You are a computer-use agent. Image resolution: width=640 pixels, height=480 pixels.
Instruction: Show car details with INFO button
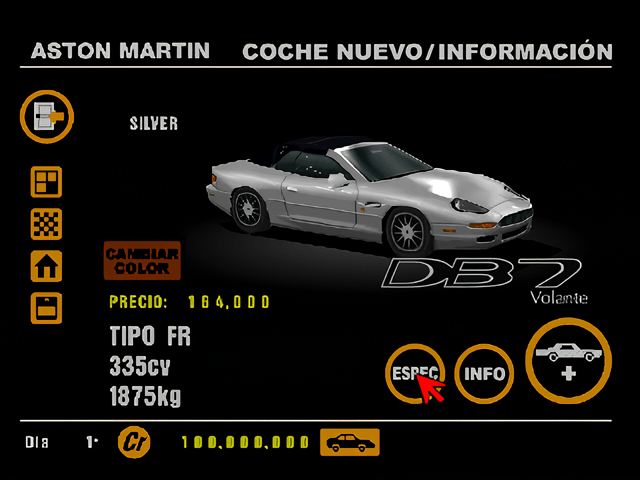[x=485, y=375]
